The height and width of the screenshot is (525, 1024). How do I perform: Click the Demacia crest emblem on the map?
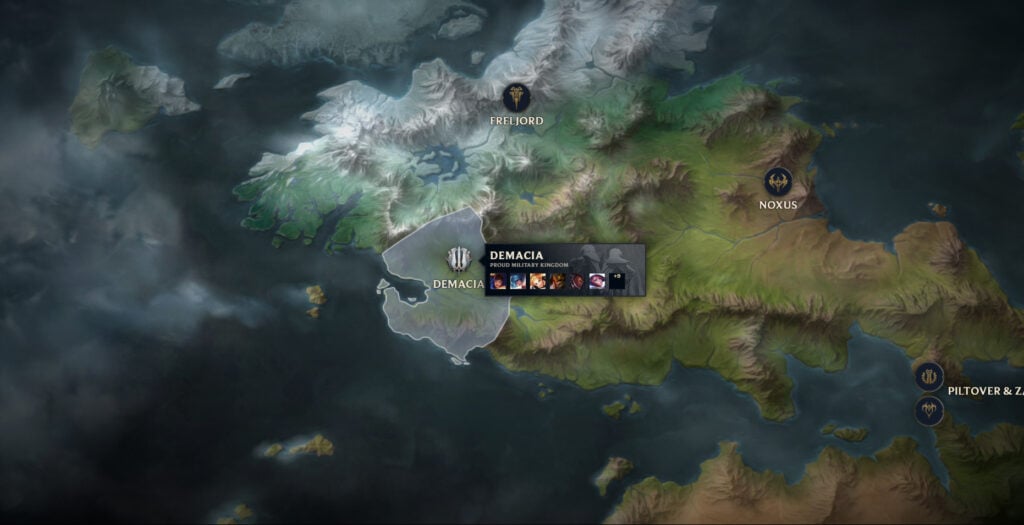coord(459,259)
